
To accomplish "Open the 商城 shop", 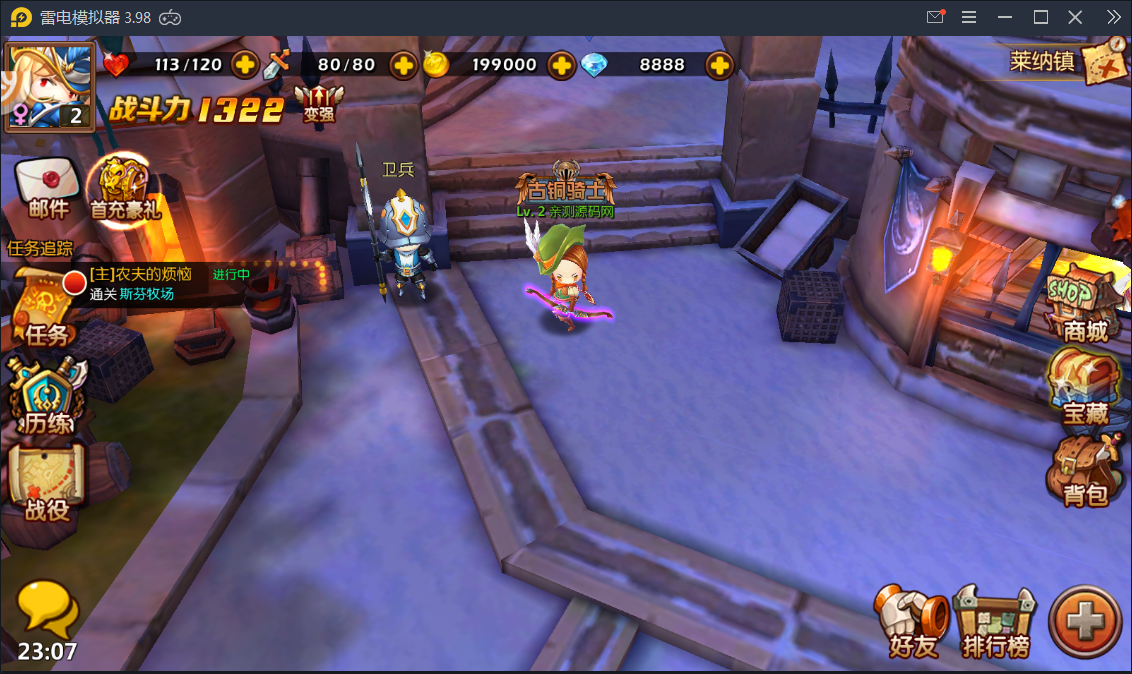I will 1084,305.
